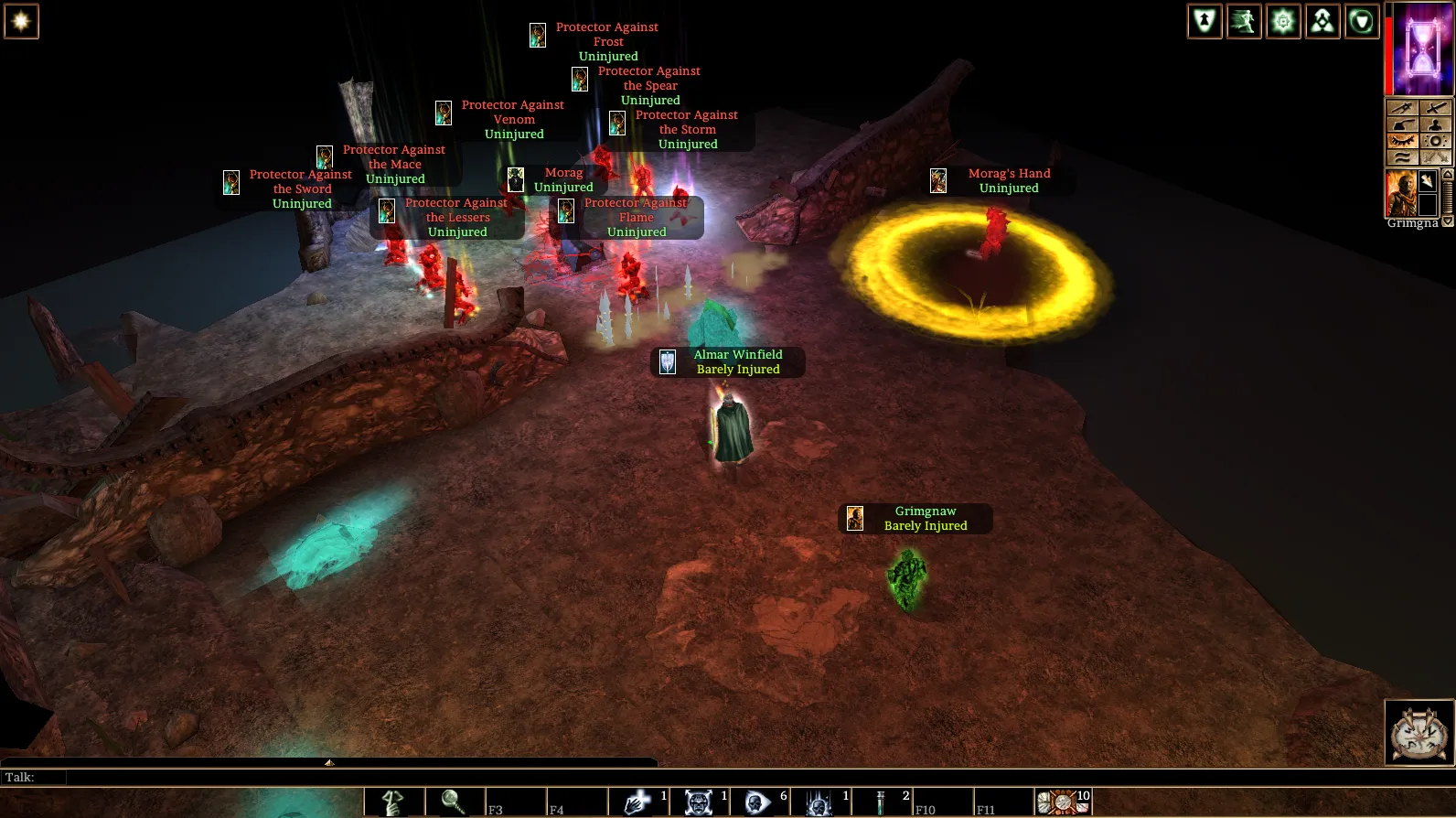Click the glowing skull spell left of the vial
This screenshot has height=818, width=1456.
(819, 802)
